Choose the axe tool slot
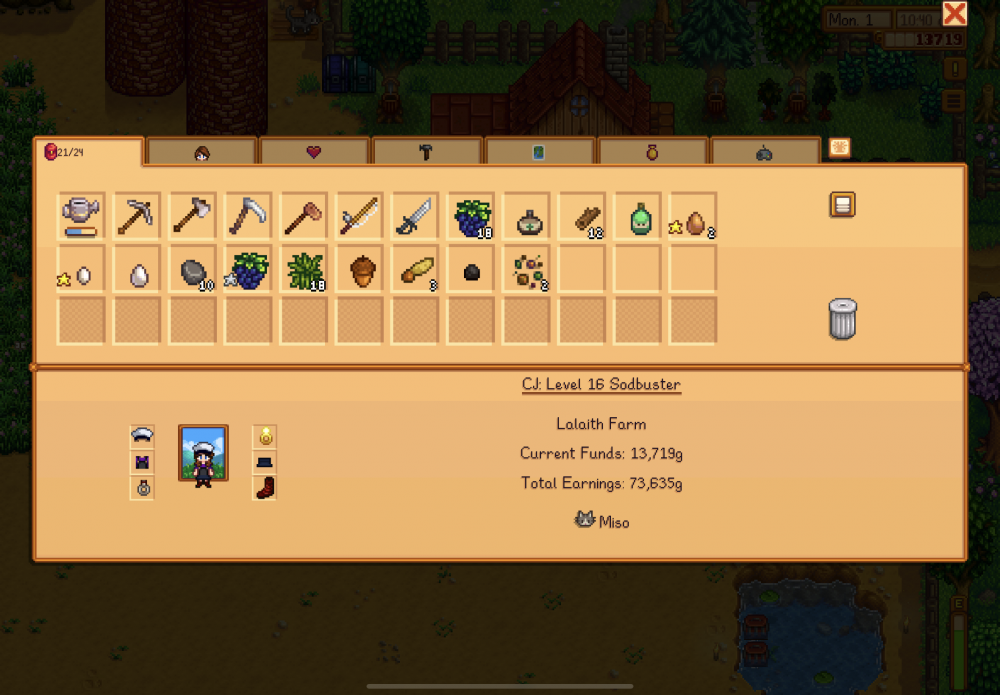Screen dimensions: 1000x695 tap(194, 216)
